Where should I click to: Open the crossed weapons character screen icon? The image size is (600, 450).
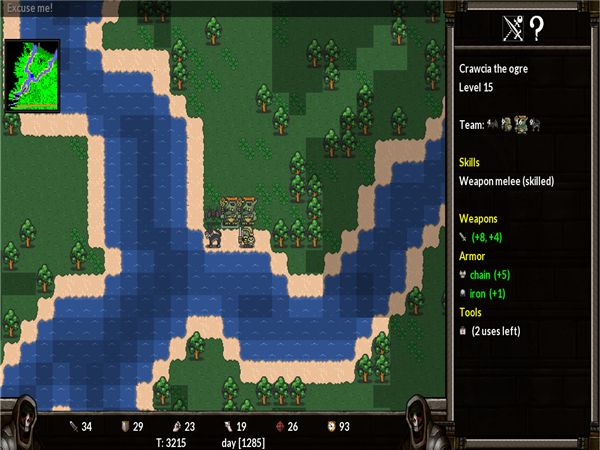pyautogui.click(x=513, y=28)
